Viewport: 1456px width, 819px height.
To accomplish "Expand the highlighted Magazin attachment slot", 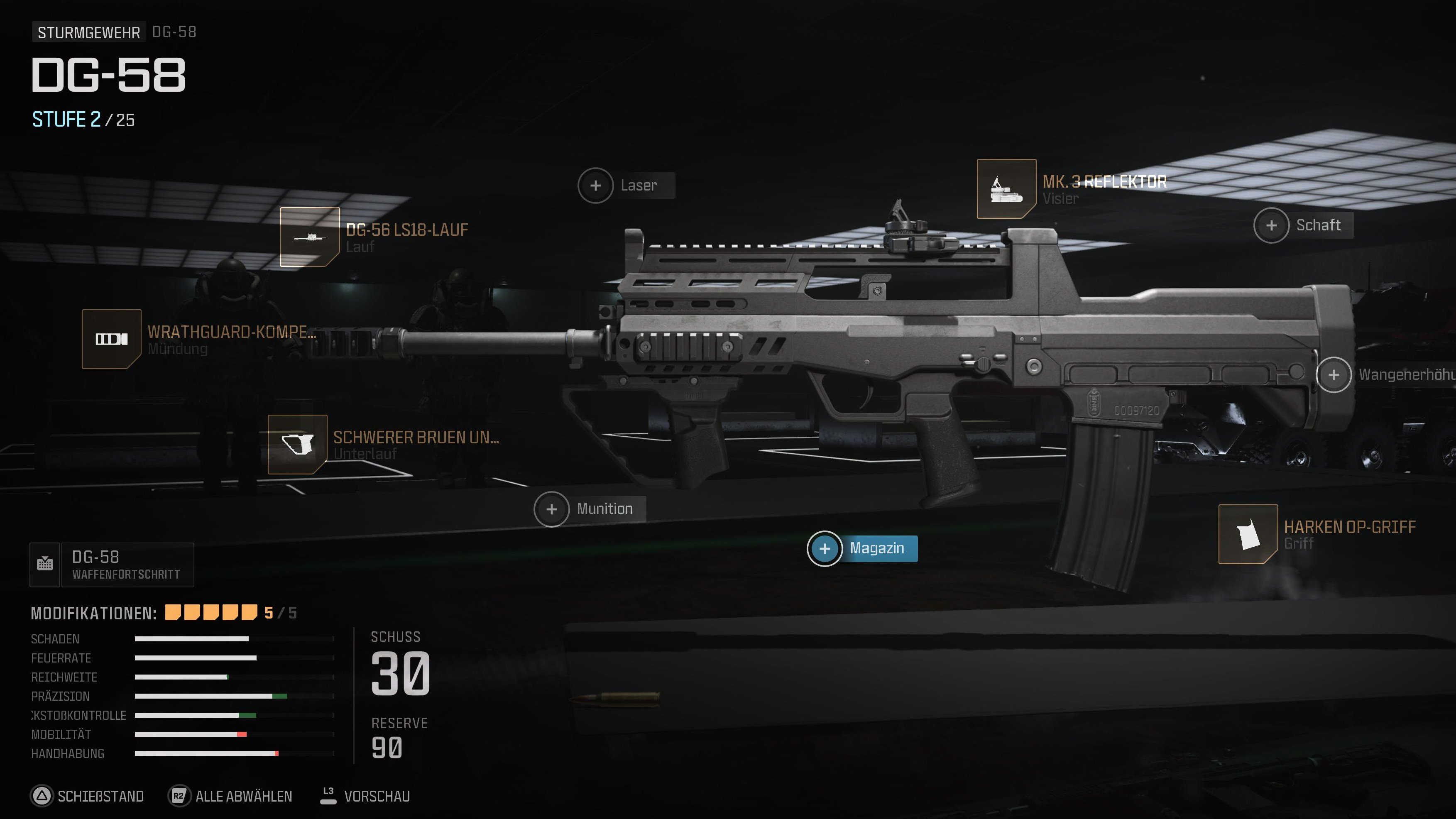I will [826, 548].
